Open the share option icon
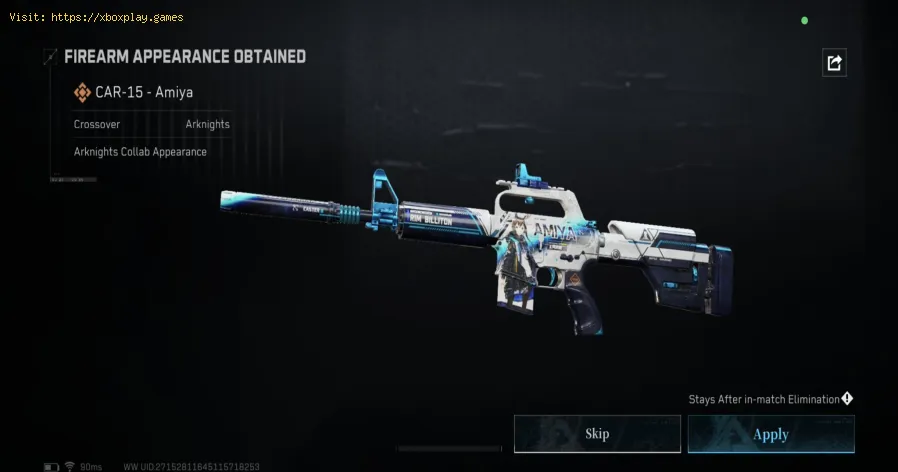This screenshot has width=898, height=472. click(x=834, y=63)
